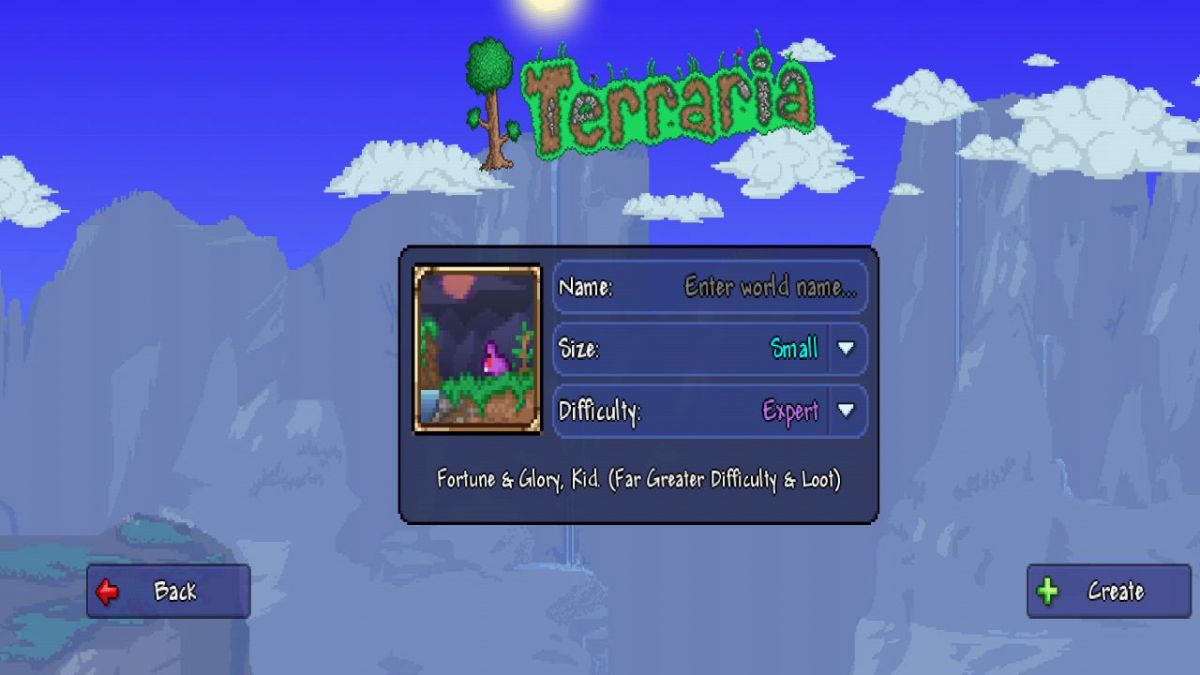The width and height of the screenshot is (1200, 675).
Task: Create the new world
Action: point(1106,591)
